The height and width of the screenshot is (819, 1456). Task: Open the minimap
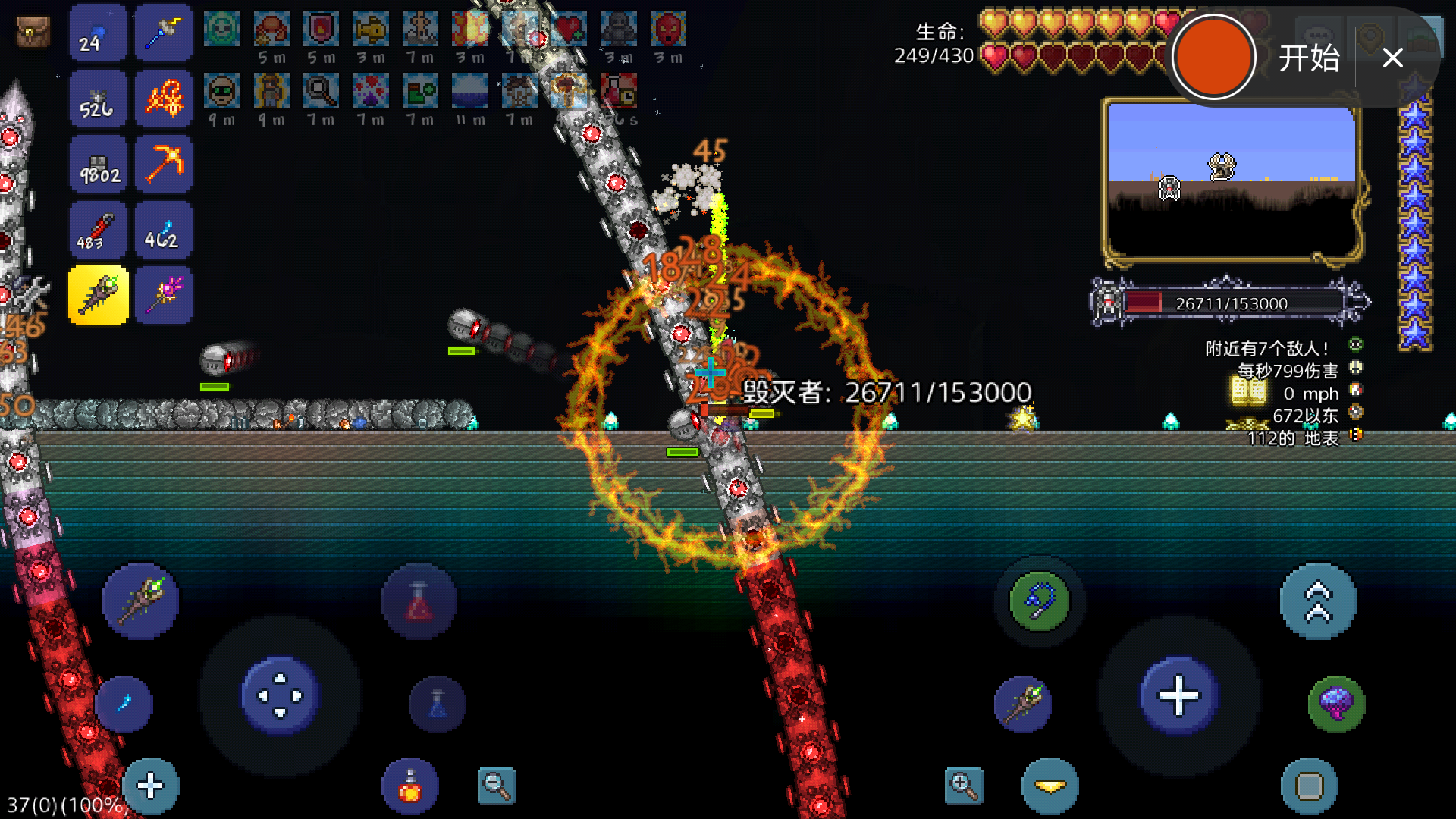(x=1232, y=180)
